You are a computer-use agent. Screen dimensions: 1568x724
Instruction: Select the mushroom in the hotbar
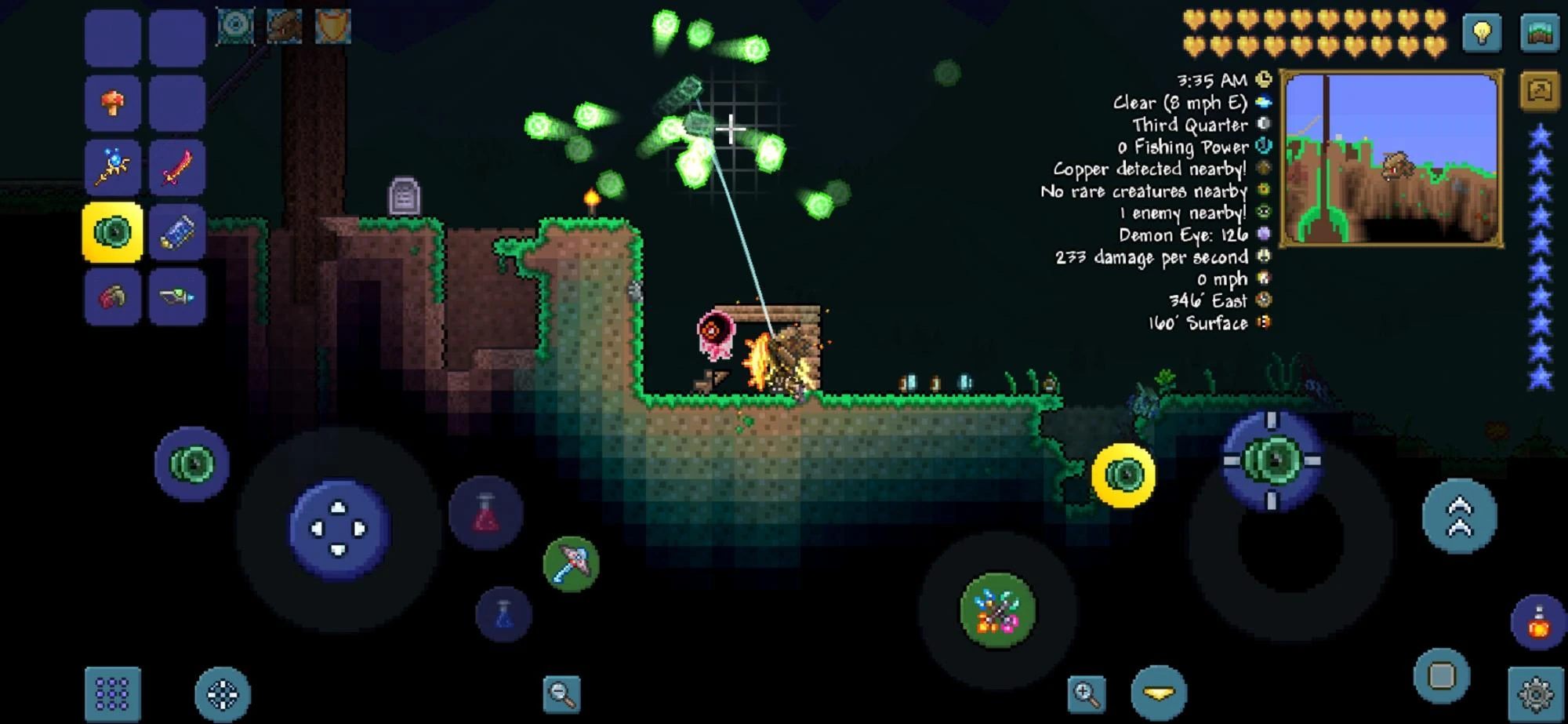coord(114,102)
